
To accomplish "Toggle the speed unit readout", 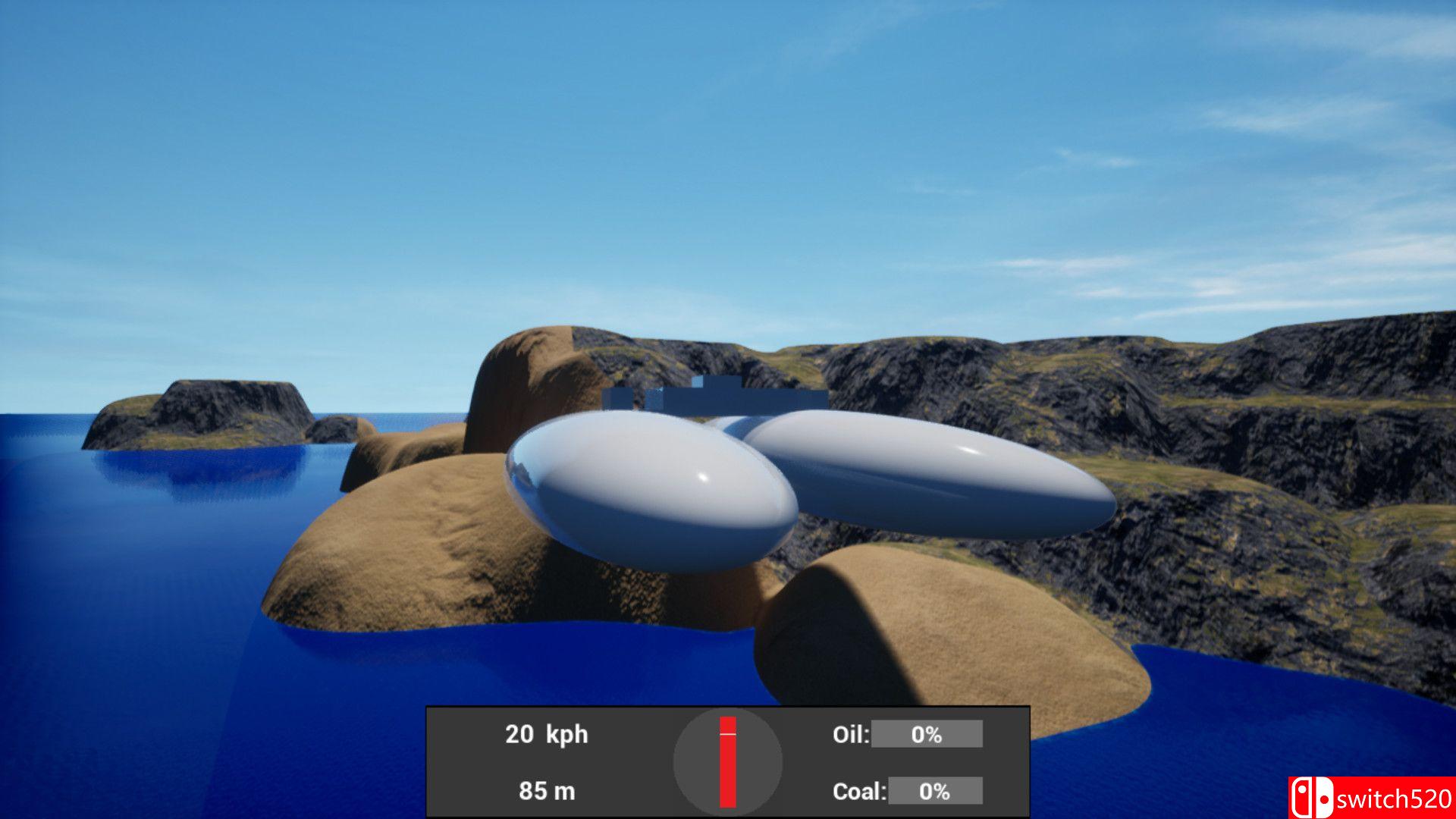I will [x=565, y=734].
